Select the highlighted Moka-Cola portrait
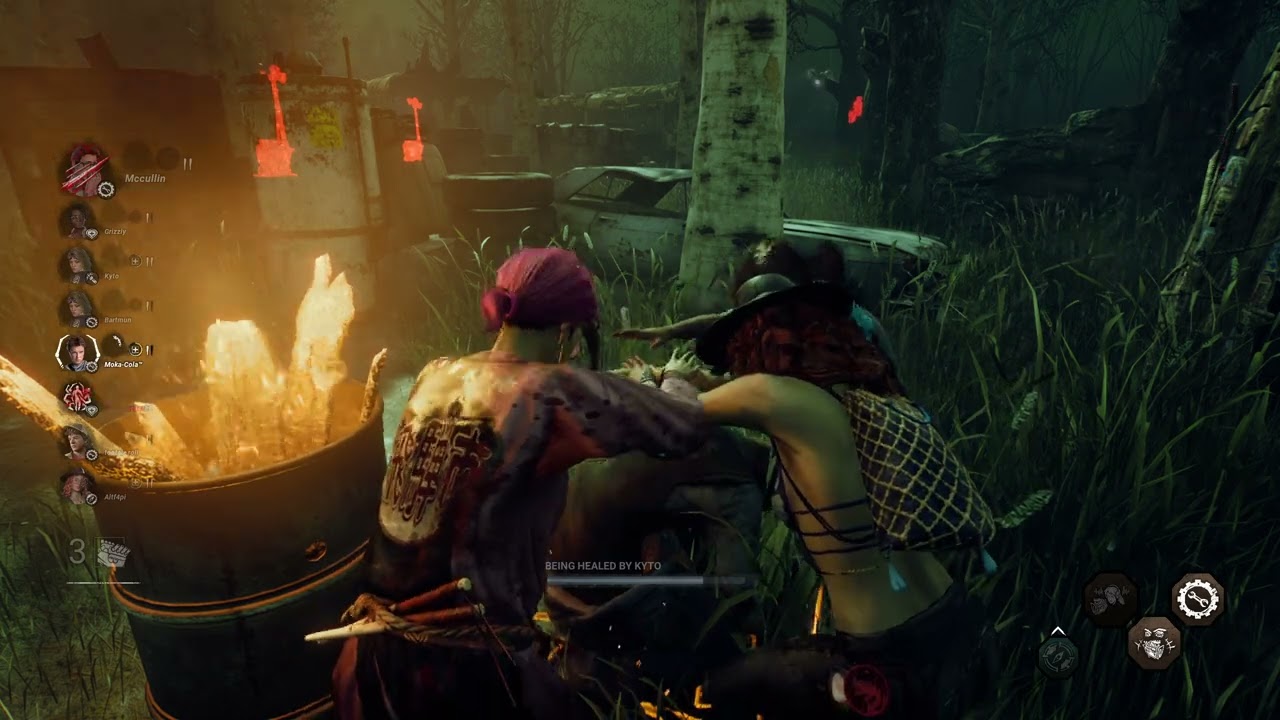 point(78,353)
